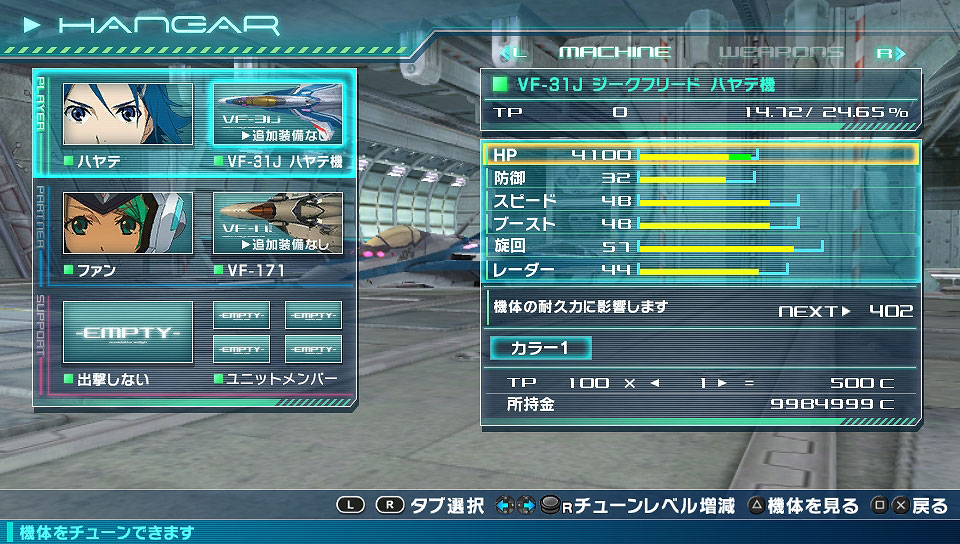Pick the partner VF-171 machine thumbnail
This screenshot has height=544, width=960.
(x=277, y=223)
